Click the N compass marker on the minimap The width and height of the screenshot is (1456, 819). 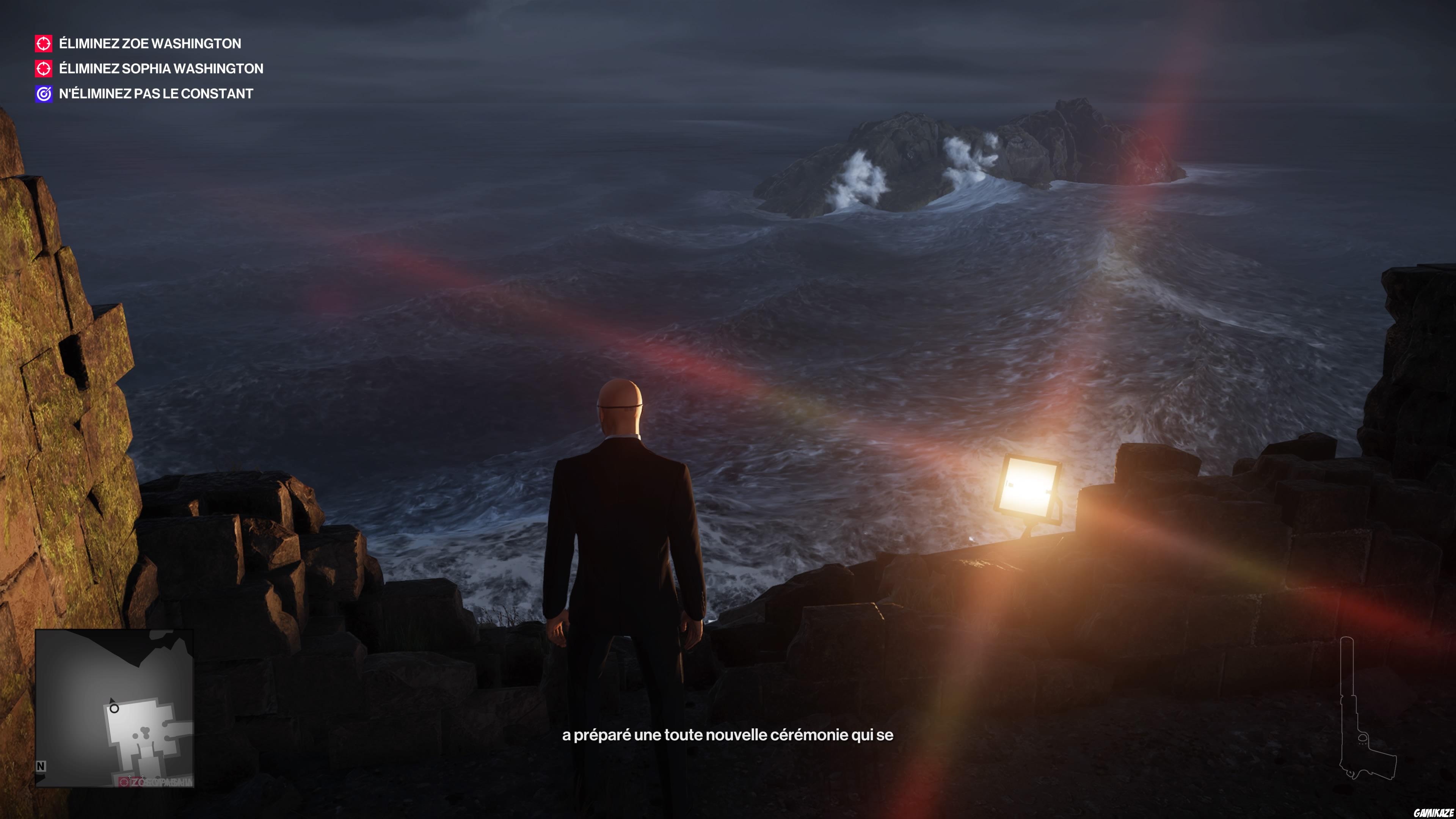point(41,766)
